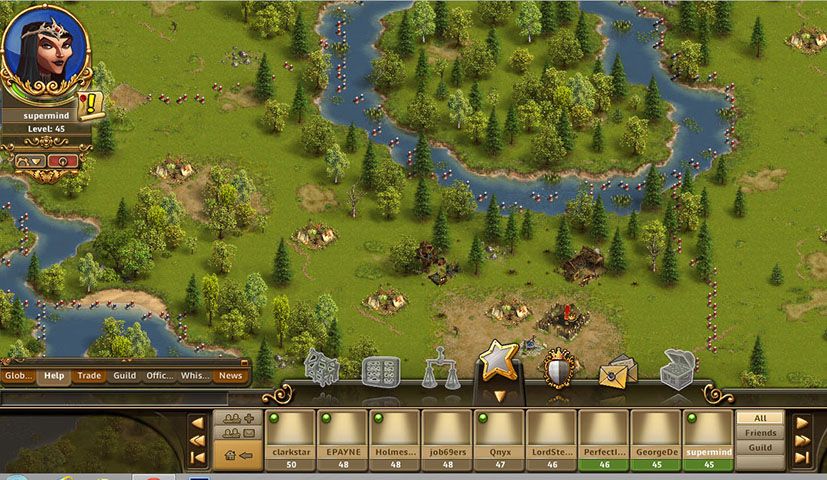The width and height of the screenshot is (827, 480).
Task: Select the News chat tab
Action: coord(230,376)
